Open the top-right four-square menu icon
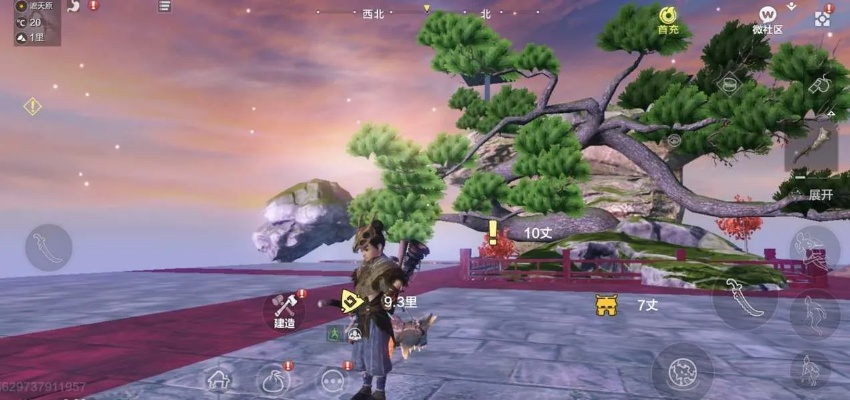This screenshot has height=400, width=850. coord(822,19)
